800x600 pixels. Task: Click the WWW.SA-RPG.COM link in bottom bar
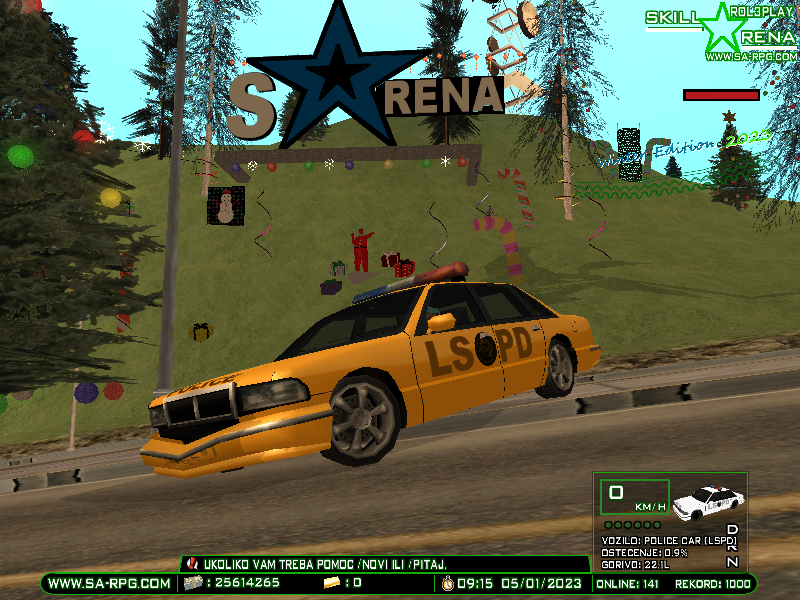point(109,583)
